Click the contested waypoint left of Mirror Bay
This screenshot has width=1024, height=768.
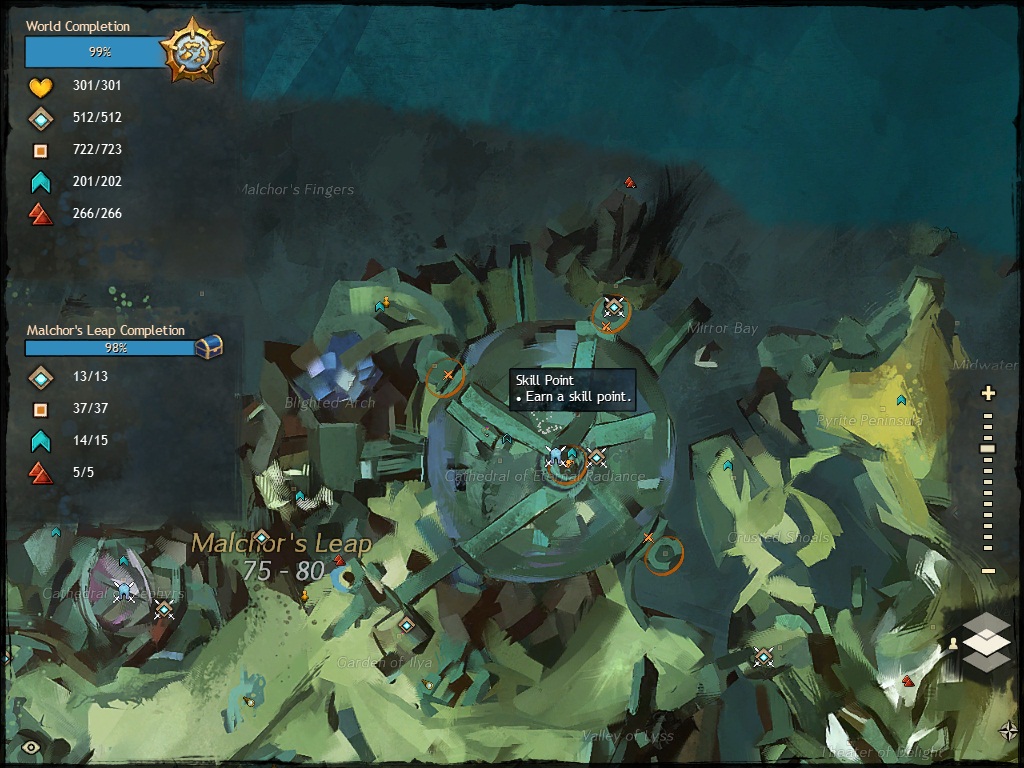[x=613, y=308]
